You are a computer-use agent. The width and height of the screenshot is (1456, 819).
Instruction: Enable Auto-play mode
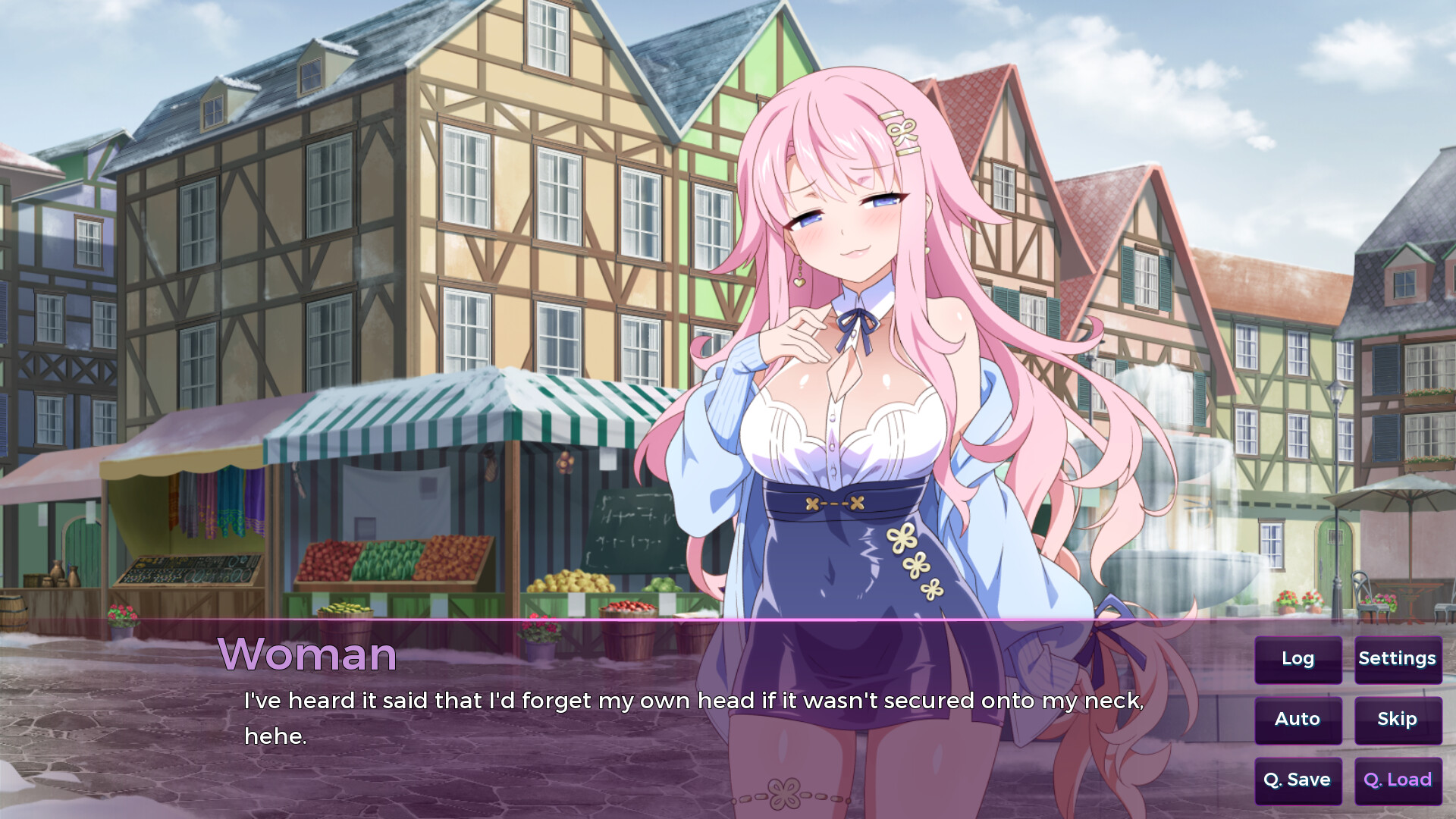1298,719
